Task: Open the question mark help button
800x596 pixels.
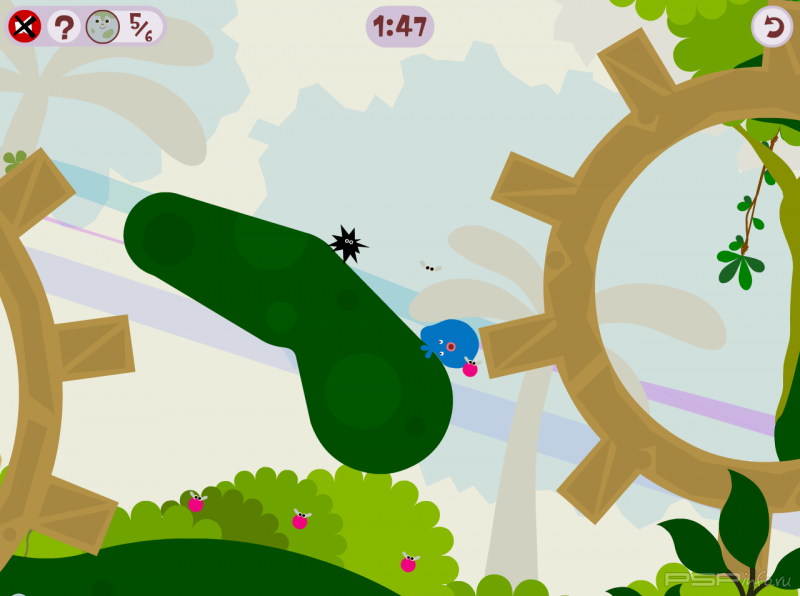Action: coord(63,26)
